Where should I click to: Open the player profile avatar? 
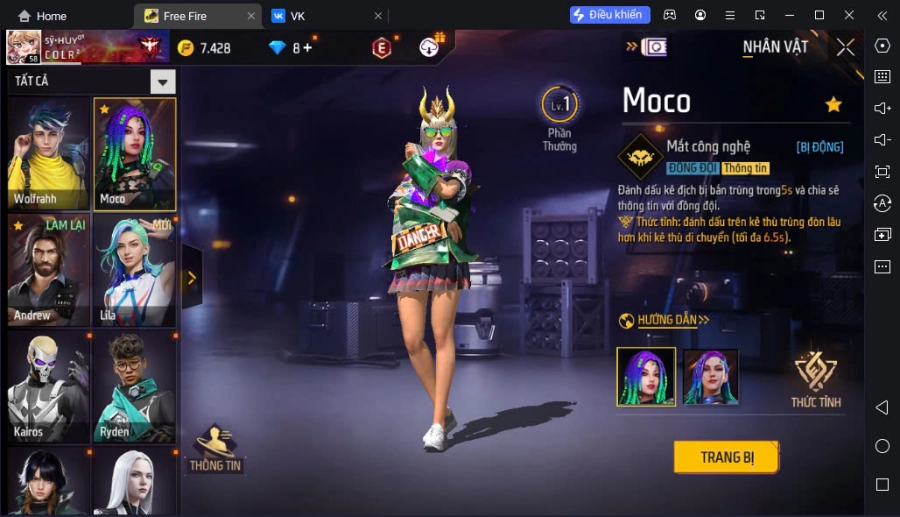[x=24, y=47]
